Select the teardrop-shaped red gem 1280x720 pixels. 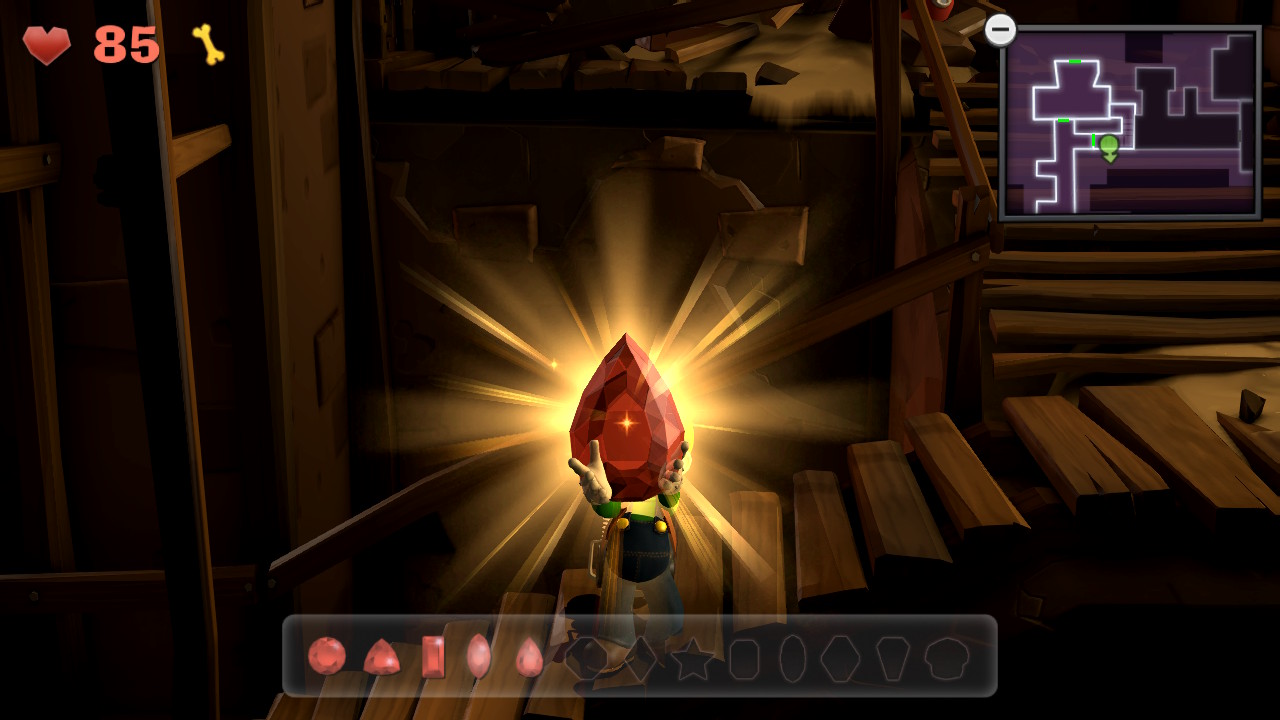[529, 657]
